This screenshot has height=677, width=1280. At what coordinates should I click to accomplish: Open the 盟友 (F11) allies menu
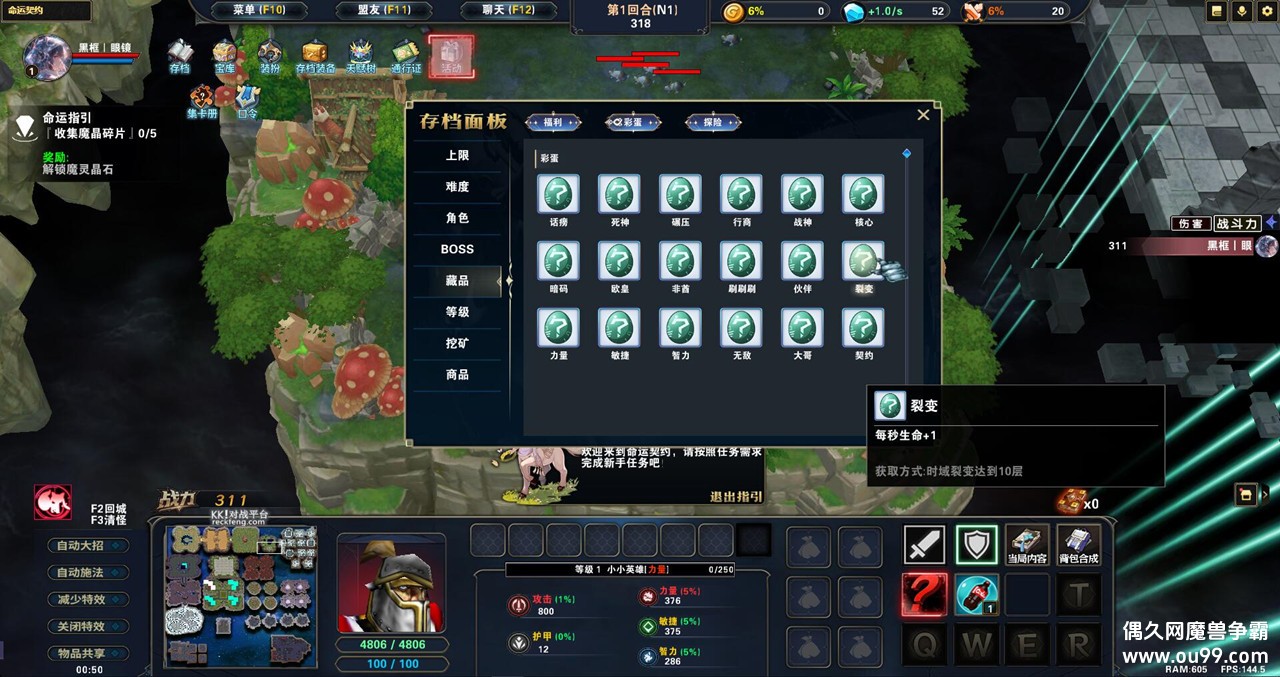pos(384,11)
